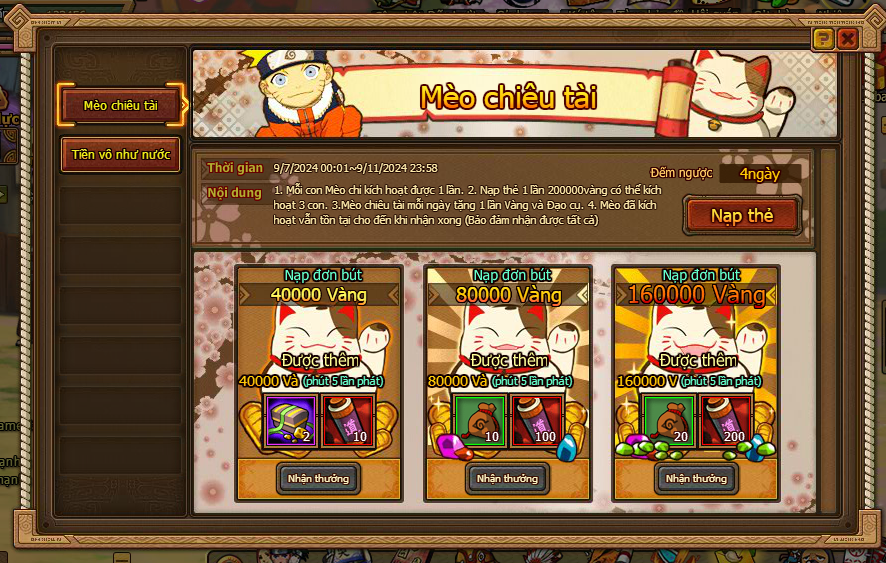Screen dimensions: 886x563
Task: Click the Nạp thẻ recharge button
Action: pyautogui.click(x=742, y=216)
